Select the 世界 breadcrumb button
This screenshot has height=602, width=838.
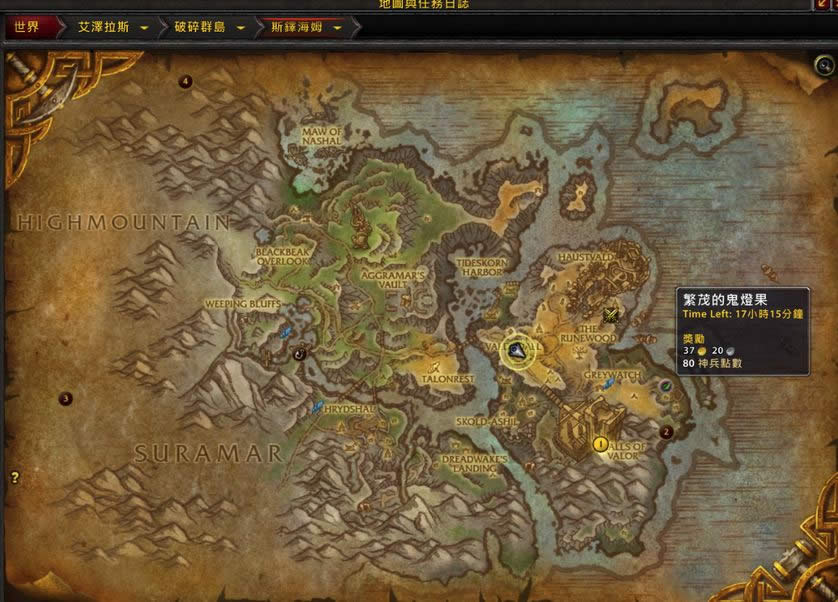27,27
